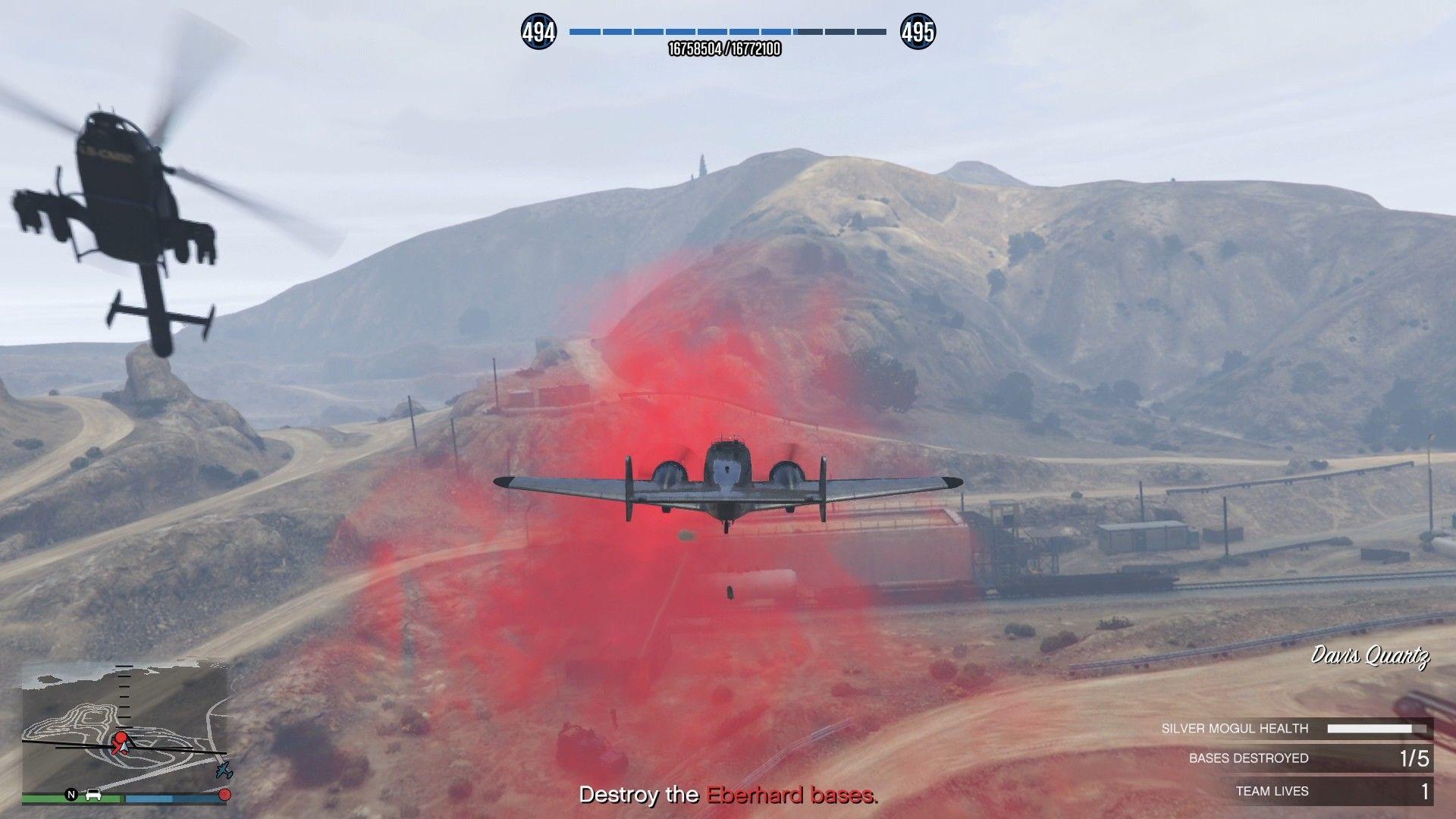Click the blue RP progress bar at top
Viewport: 1456px width, 819px height.
728,32
